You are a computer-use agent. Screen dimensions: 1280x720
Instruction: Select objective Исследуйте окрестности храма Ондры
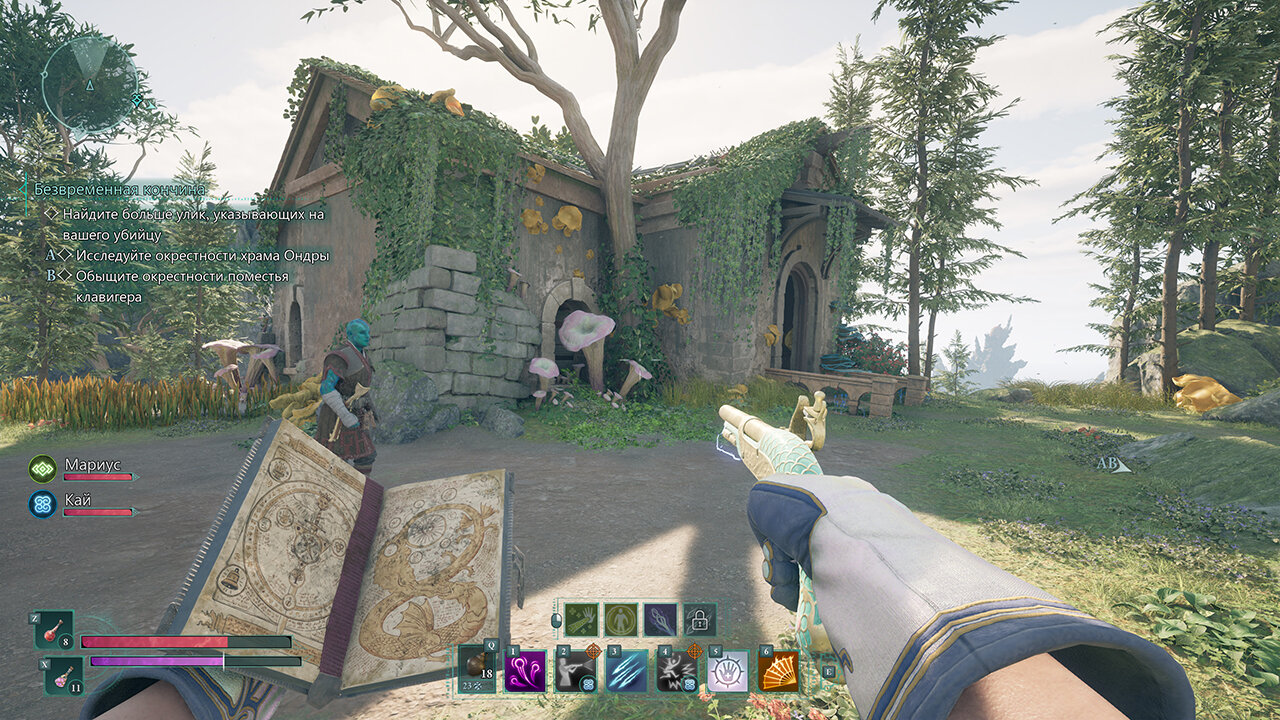(x=202, y=255)
